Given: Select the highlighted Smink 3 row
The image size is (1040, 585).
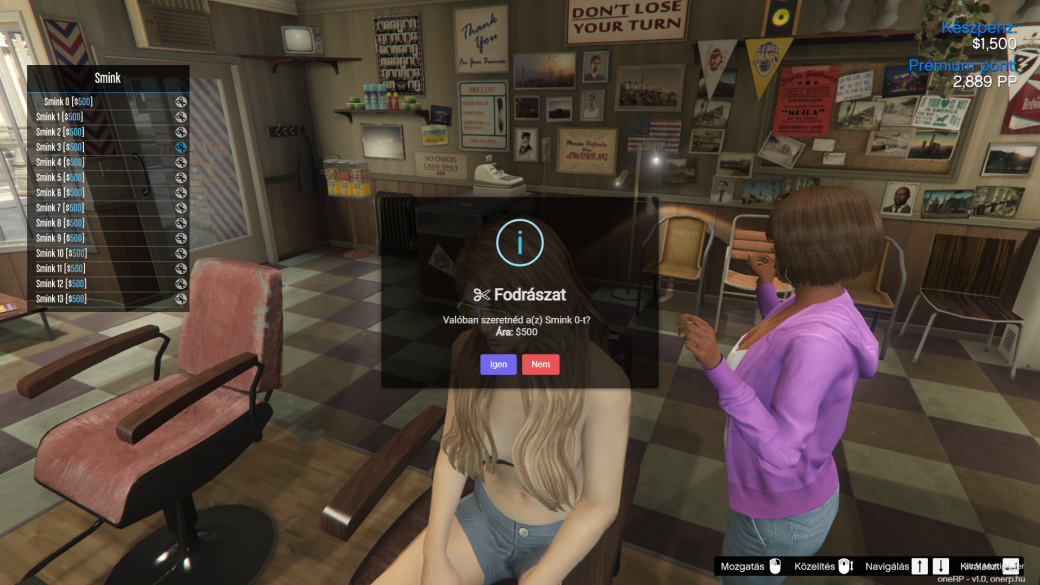Looking at the screenshot, I should [x=108, y=147].
